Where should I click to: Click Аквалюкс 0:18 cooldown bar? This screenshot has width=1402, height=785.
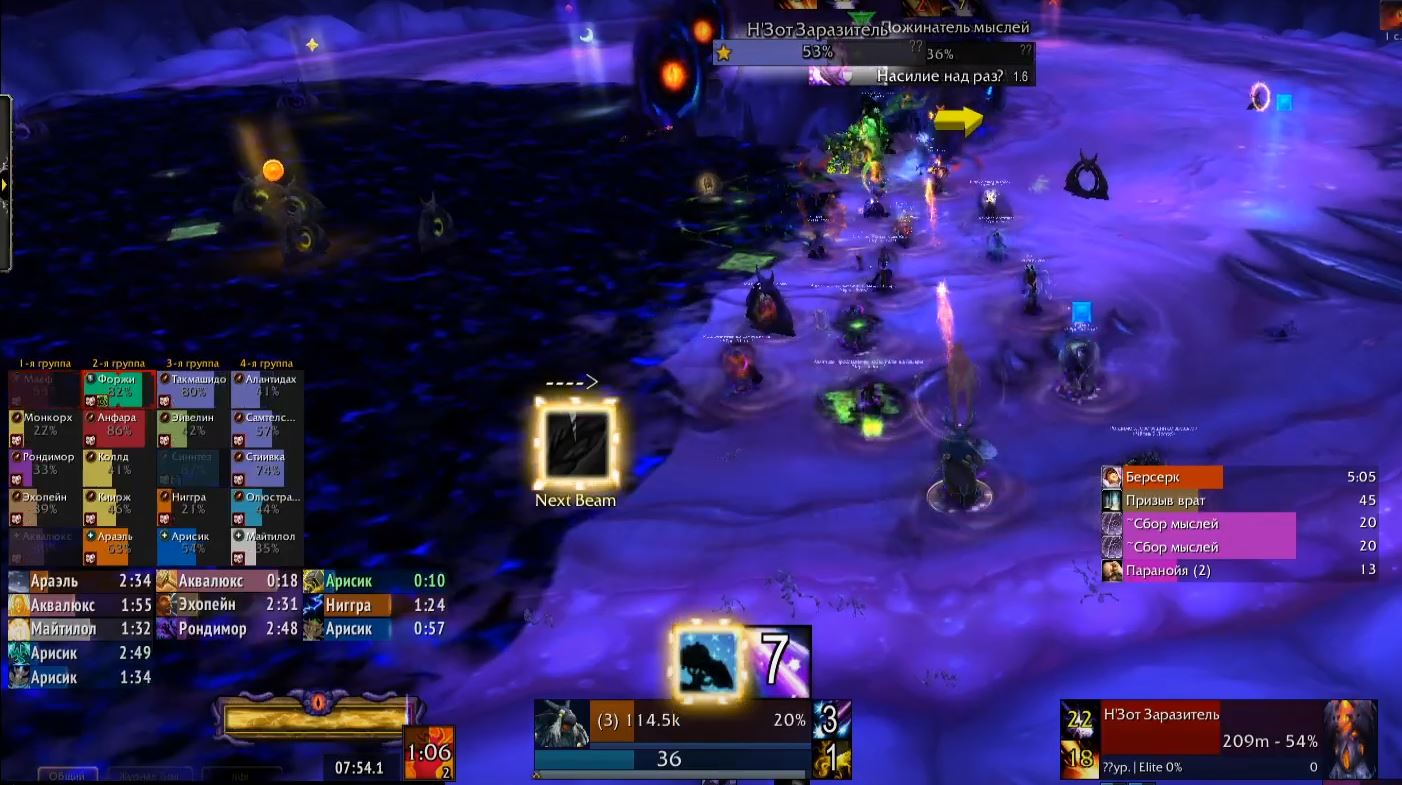228,581
